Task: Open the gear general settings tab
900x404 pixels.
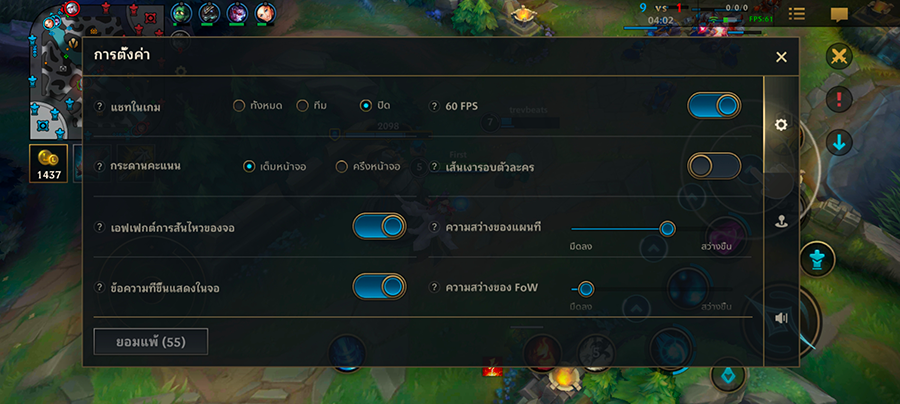Action: click(x=781, y=125)
